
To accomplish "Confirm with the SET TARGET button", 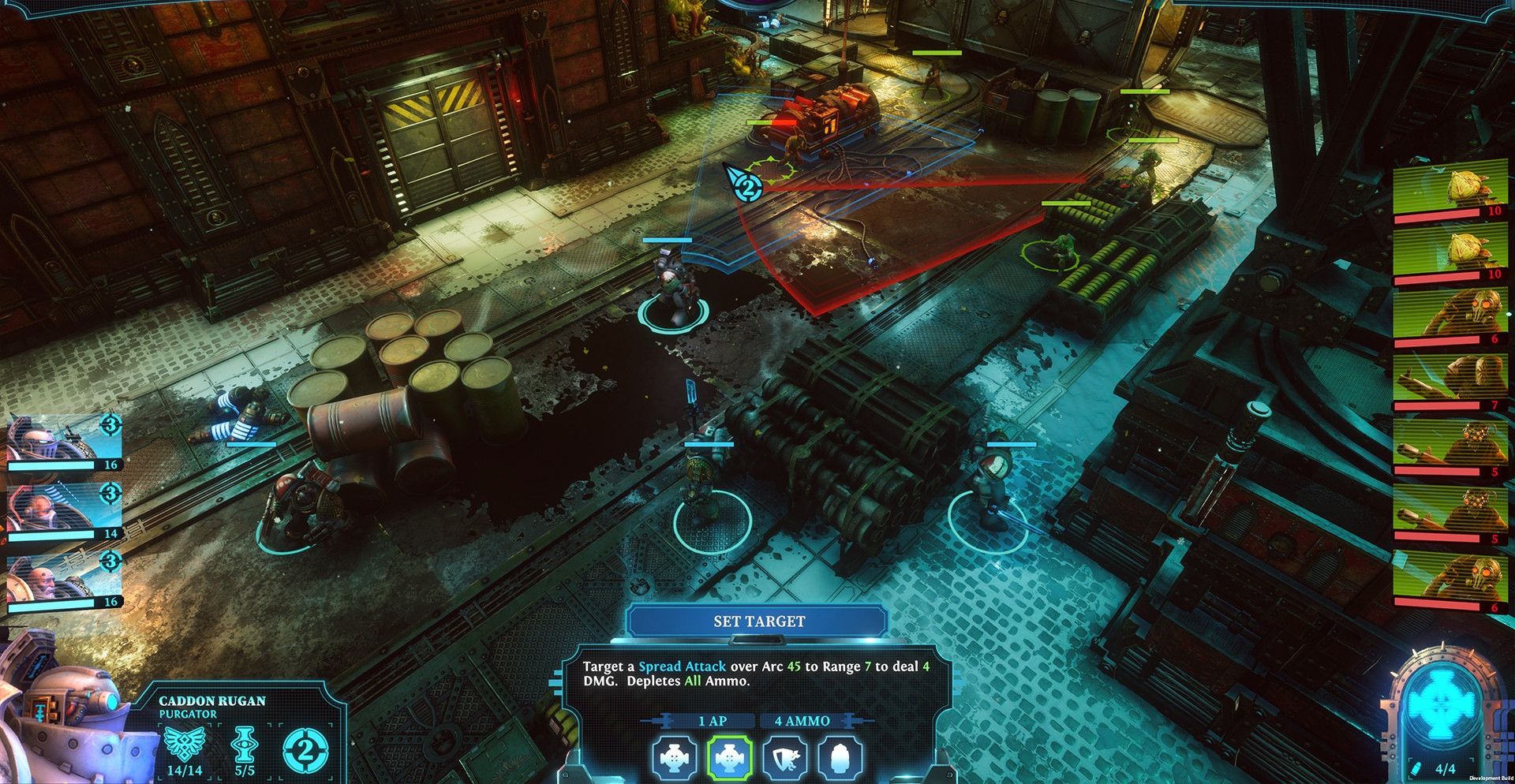I will (758, 622).
